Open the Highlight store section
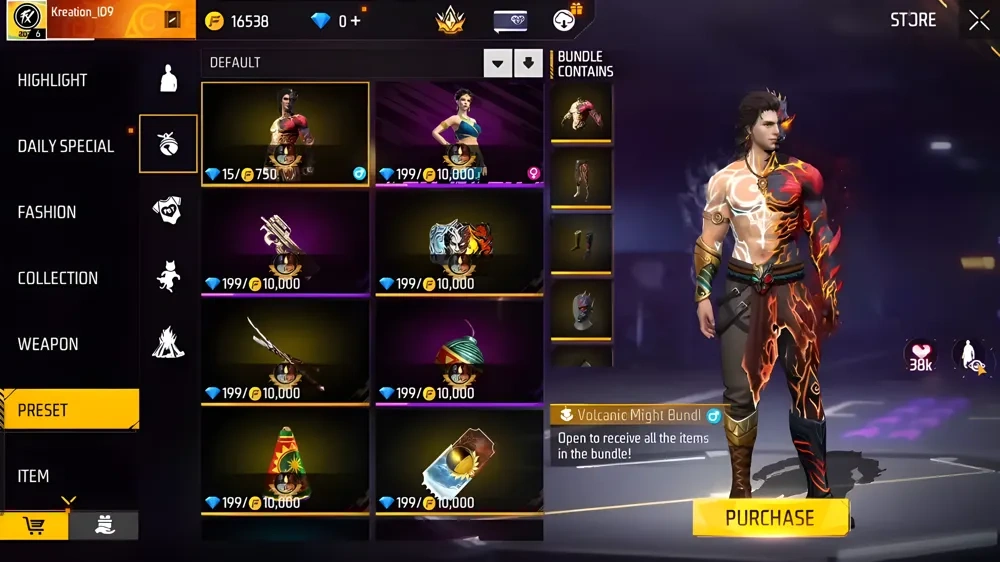Image resolution: width=1000 pixels, height=562 pixels. 52,80
